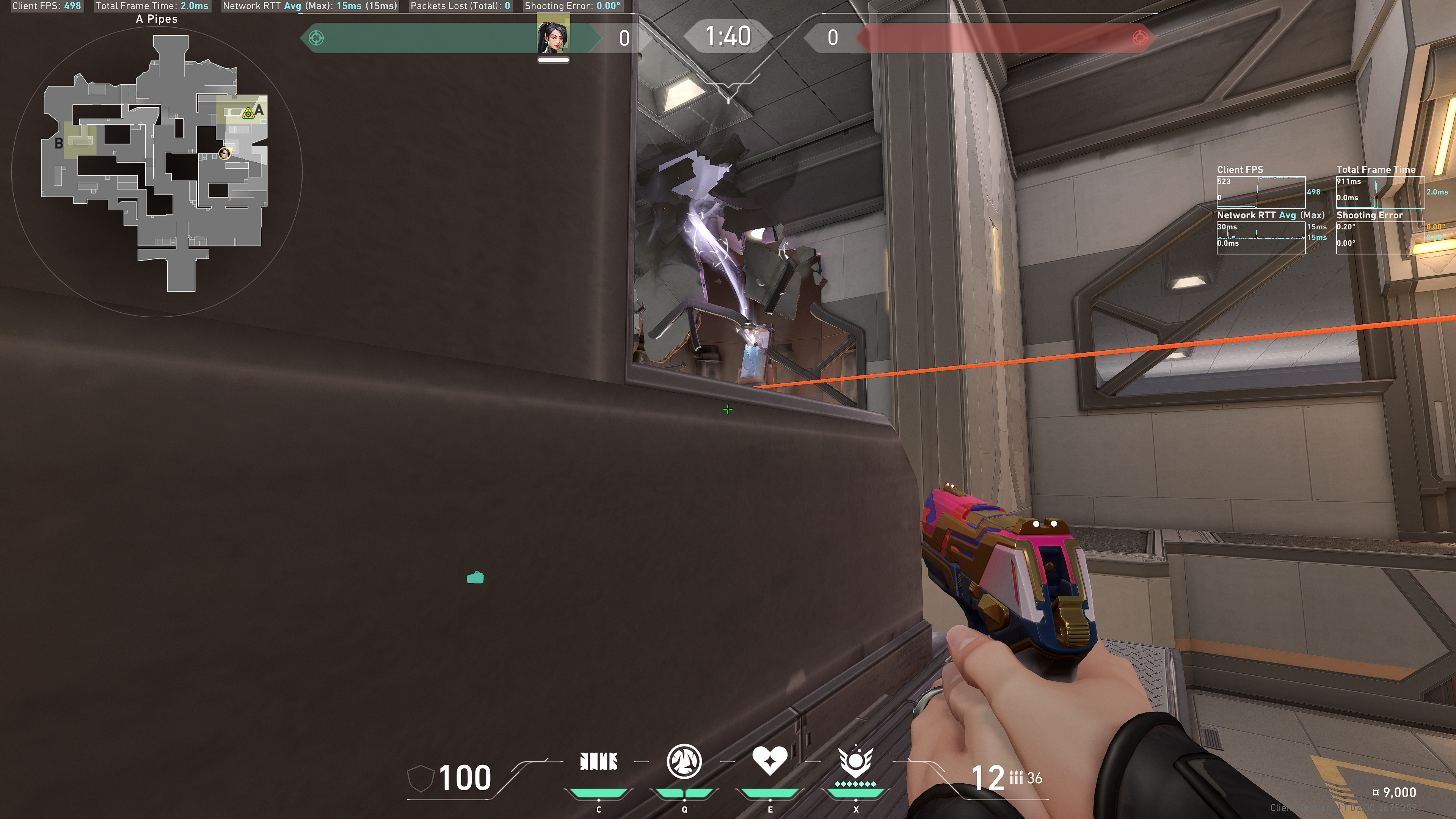Select the Sage portrait in the team bar
The width and height of the screenshot is (1456, 819).
point(553,35)
